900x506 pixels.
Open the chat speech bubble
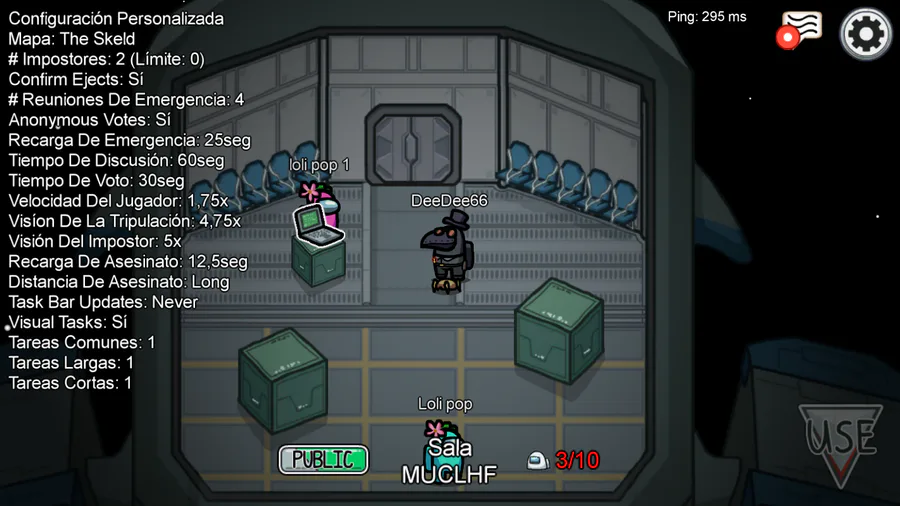pos(803,28)
